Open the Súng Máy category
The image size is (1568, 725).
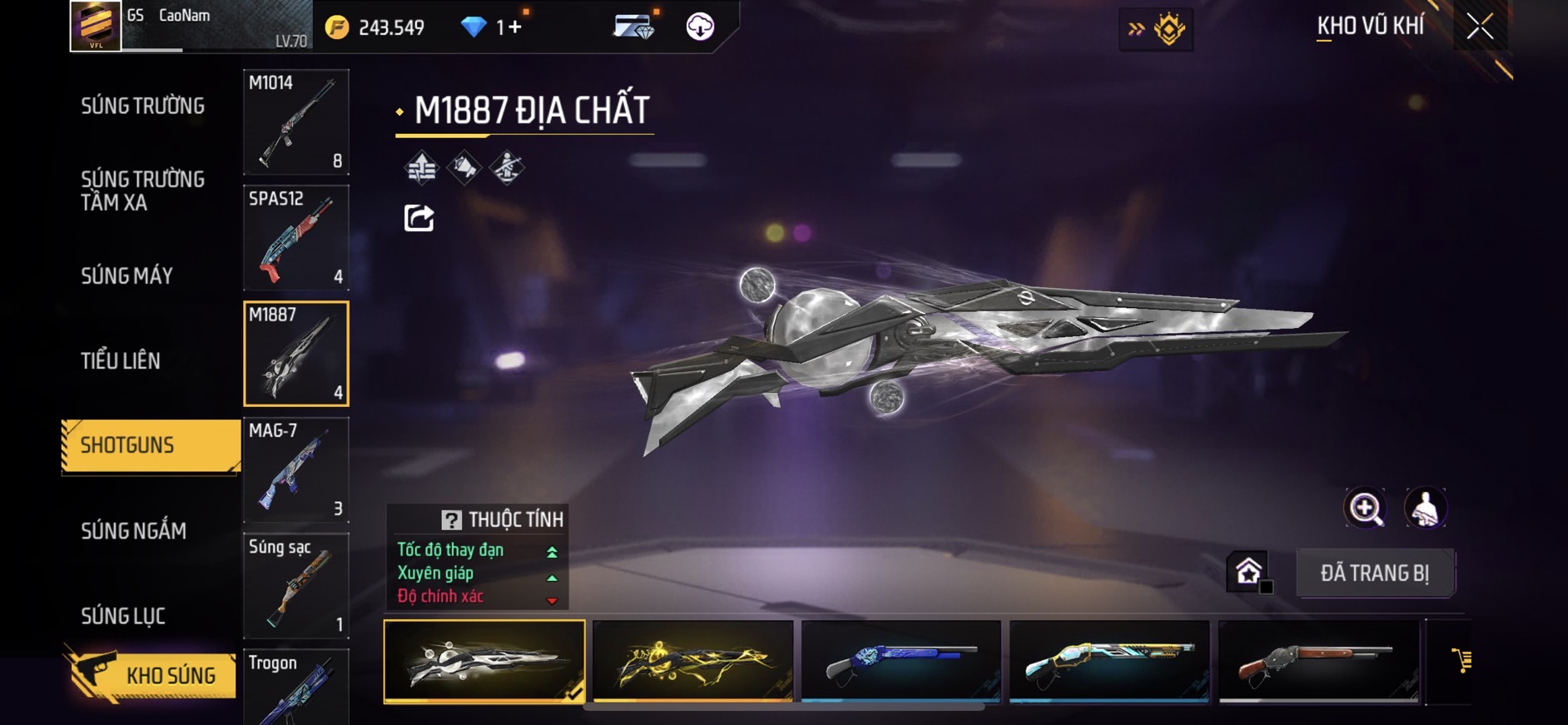click(x=127, y=276)
